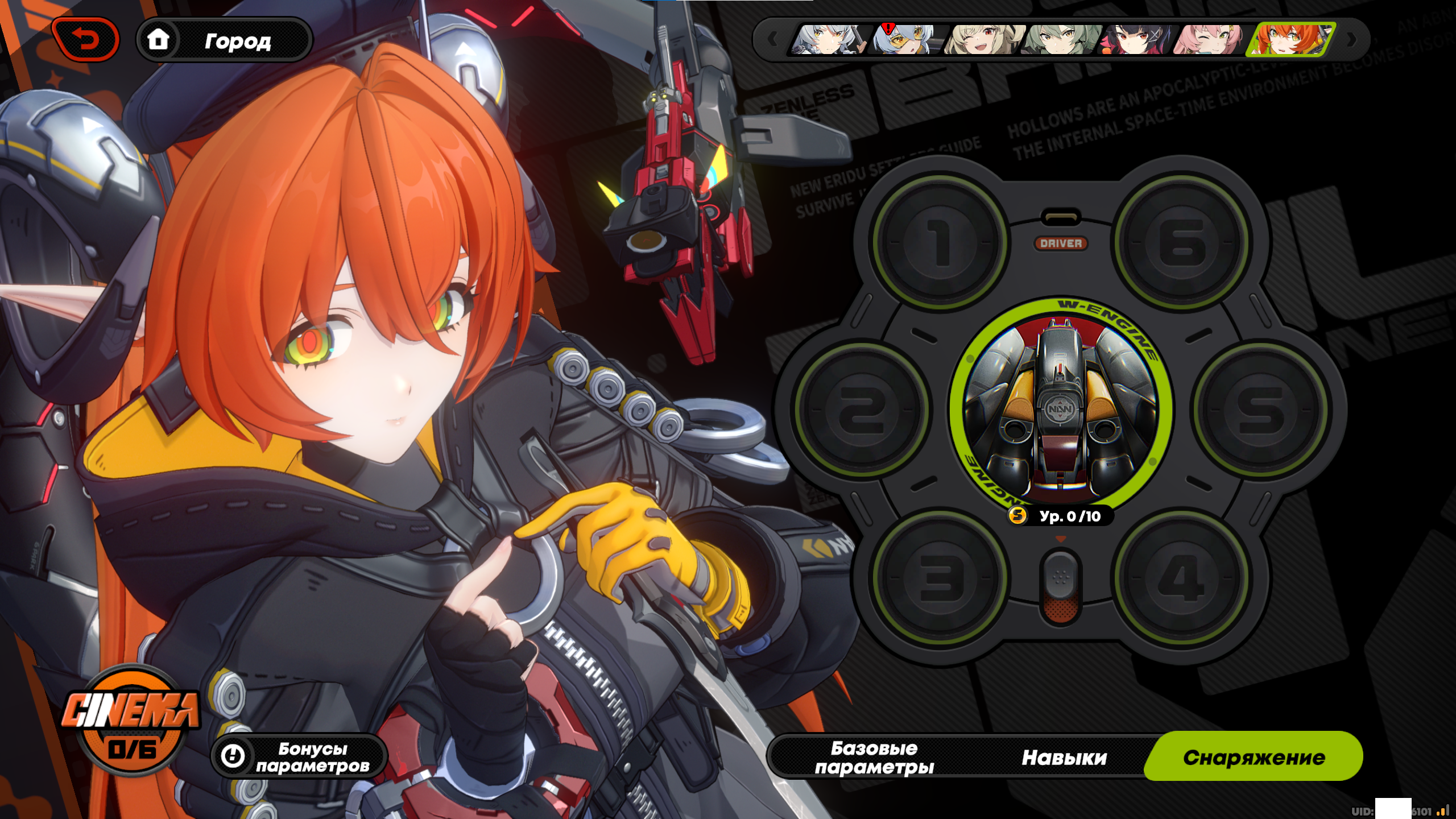This screenshot has height=819, width=1456.
Task: Click the red back arrow button
Action: pos(85,40)
